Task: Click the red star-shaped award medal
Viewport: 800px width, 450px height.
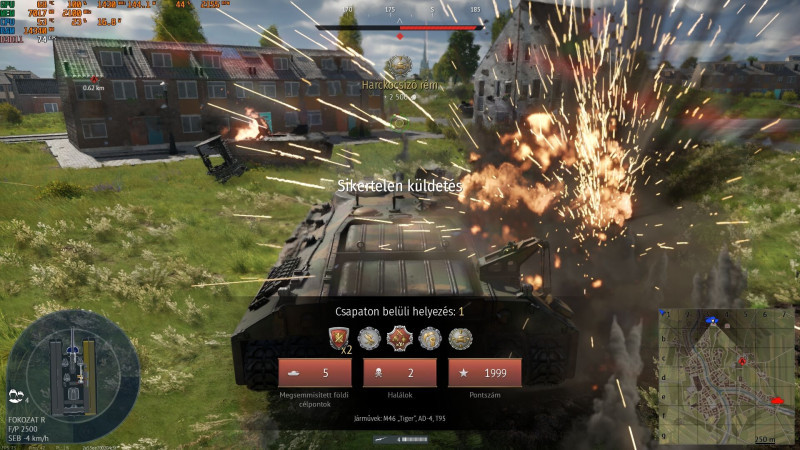Action: (x=400, y=338)
